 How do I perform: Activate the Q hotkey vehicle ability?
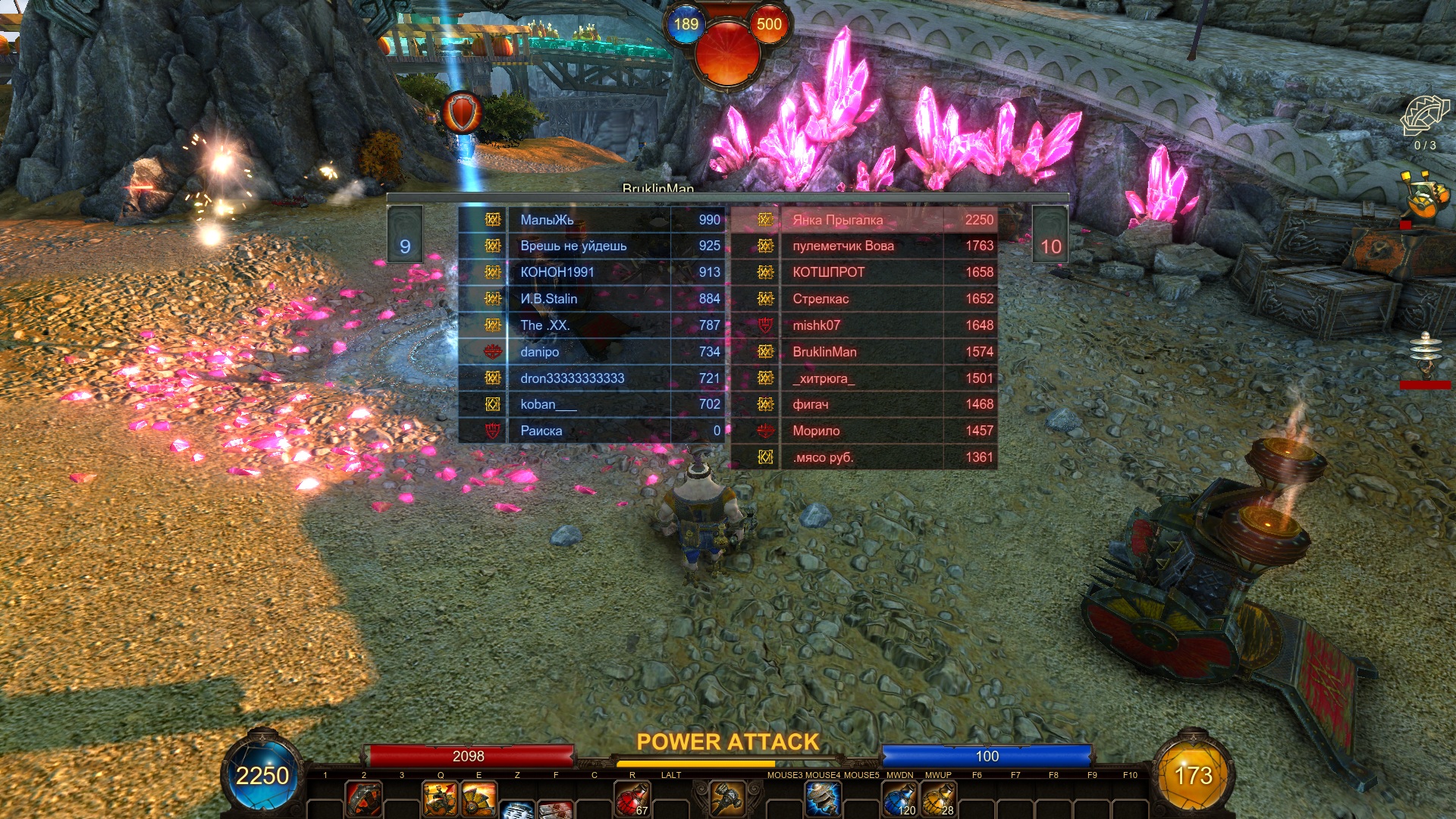tap(440, 799)
